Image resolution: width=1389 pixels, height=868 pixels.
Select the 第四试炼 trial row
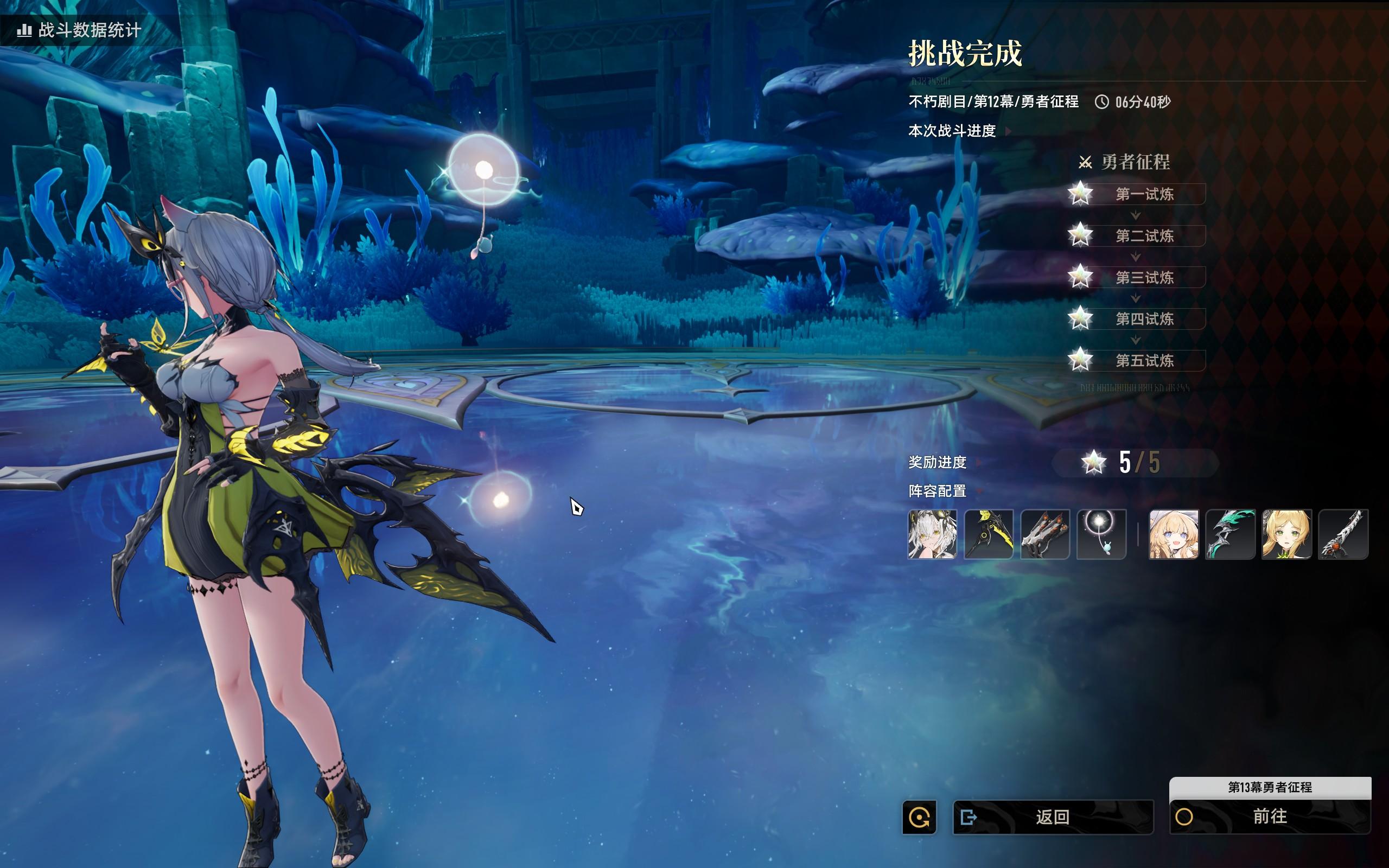click(1144, 319)
